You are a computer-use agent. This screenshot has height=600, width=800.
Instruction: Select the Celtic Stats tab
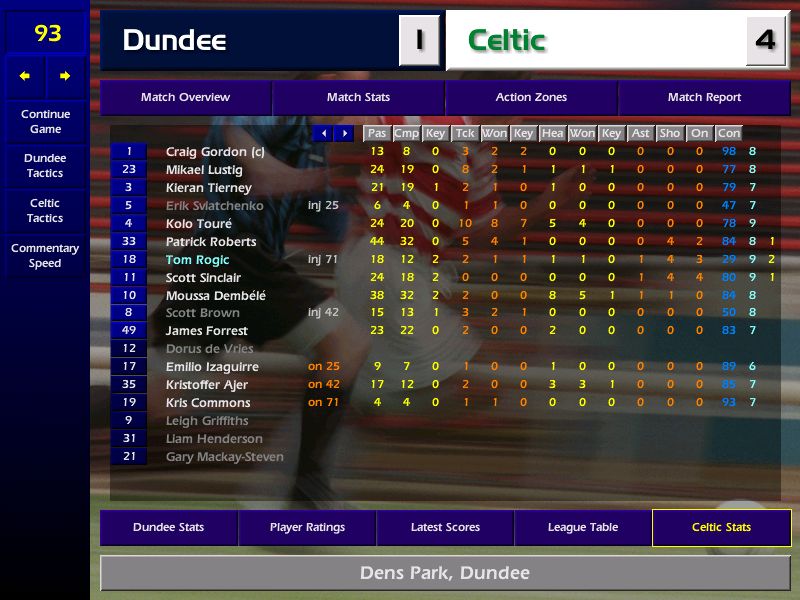[721, 528]
